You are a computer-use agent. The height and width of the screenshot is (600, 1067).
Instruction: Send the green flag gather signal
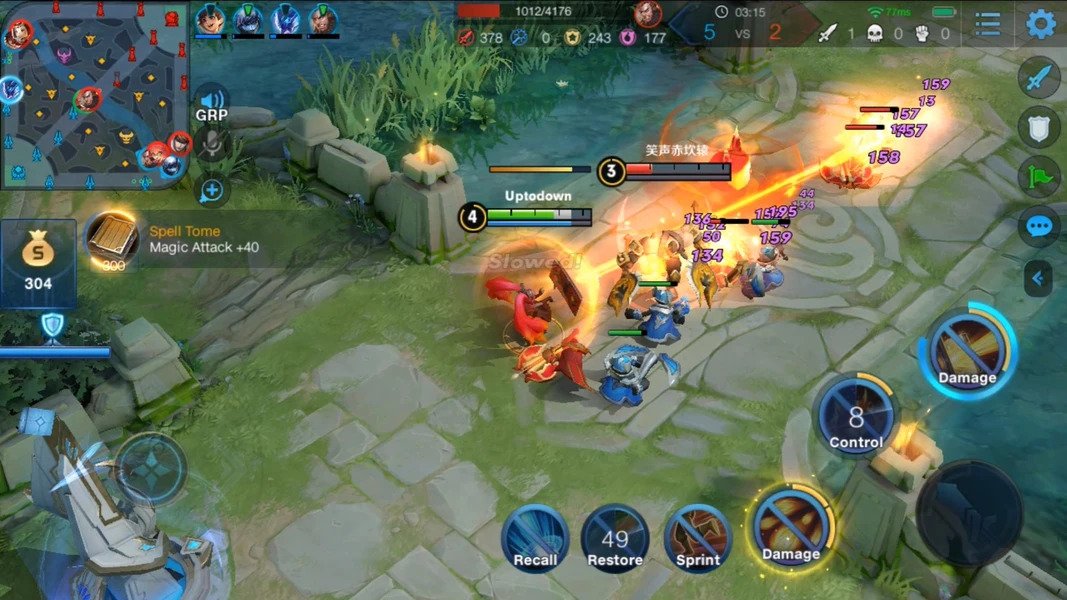[1039, 177]
